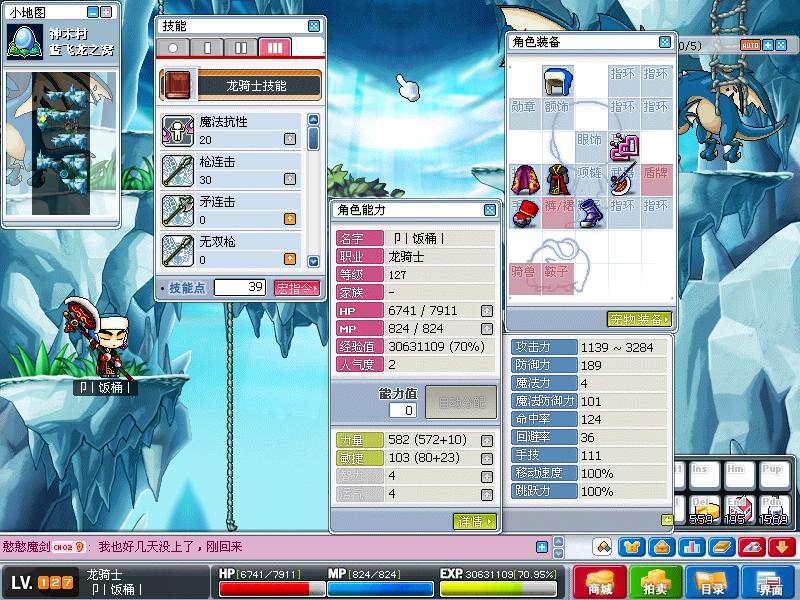Close the 角色能力 character stats window
This screenshot has width=800, height=600.
(489, 210)
